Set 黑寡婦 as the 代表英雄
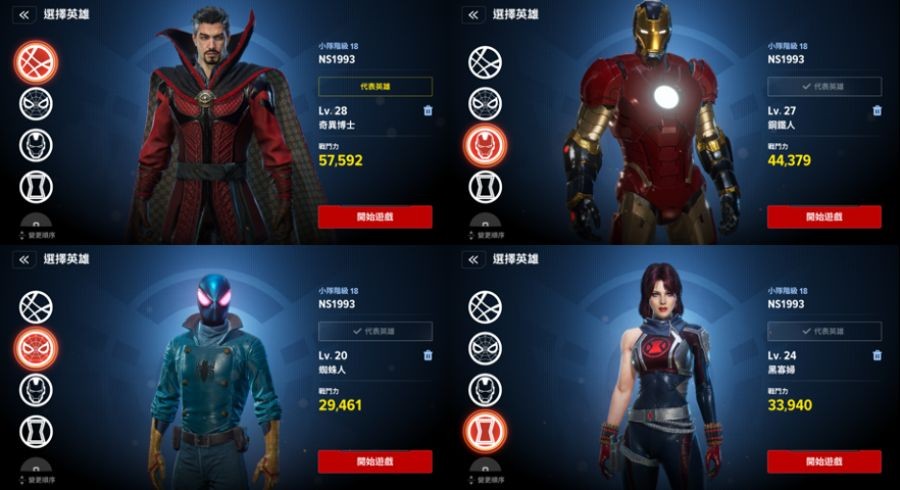Screen dimensions: 900x490 coord(824,331)
